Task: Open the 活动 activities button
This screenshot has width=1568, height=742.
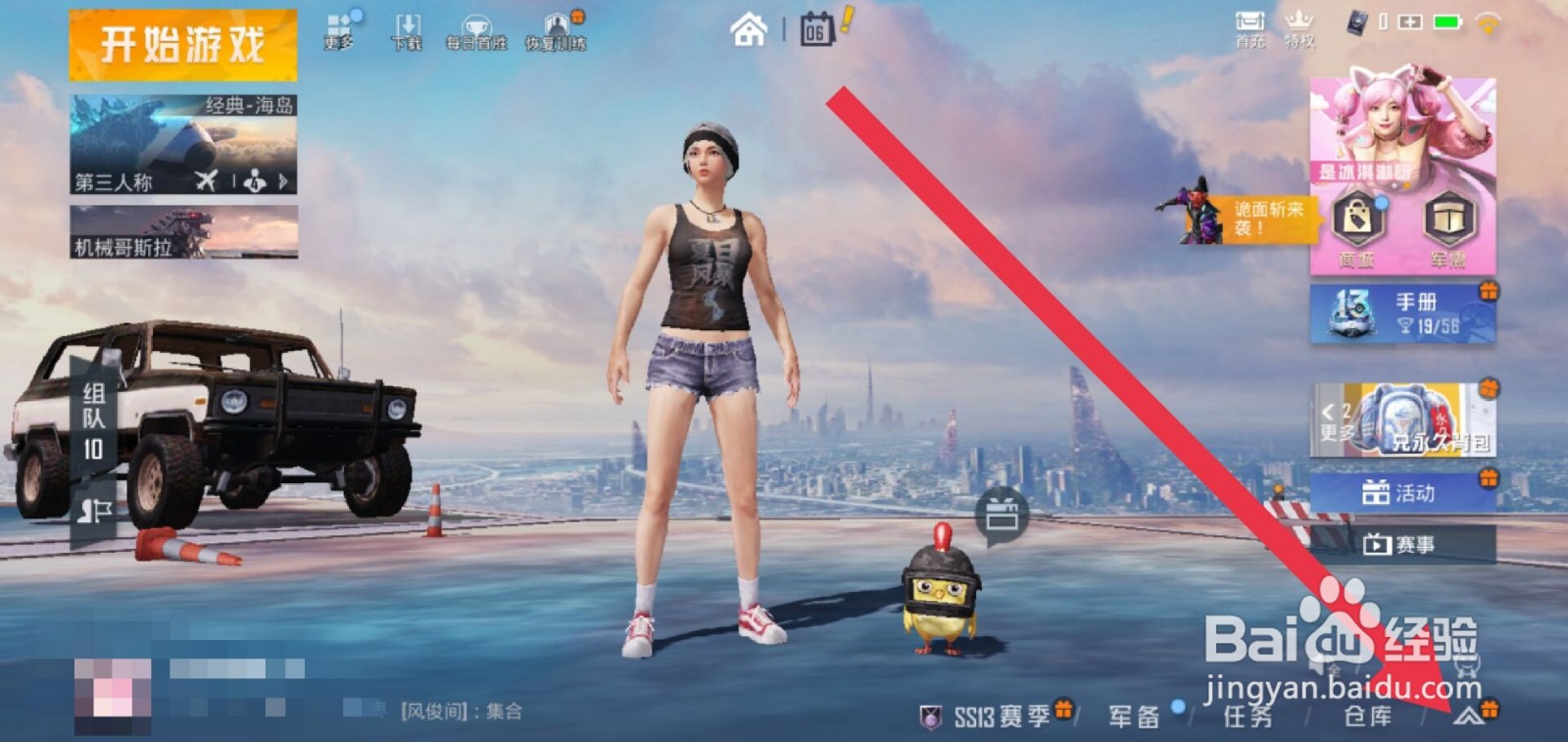Action: [1403, 495]
